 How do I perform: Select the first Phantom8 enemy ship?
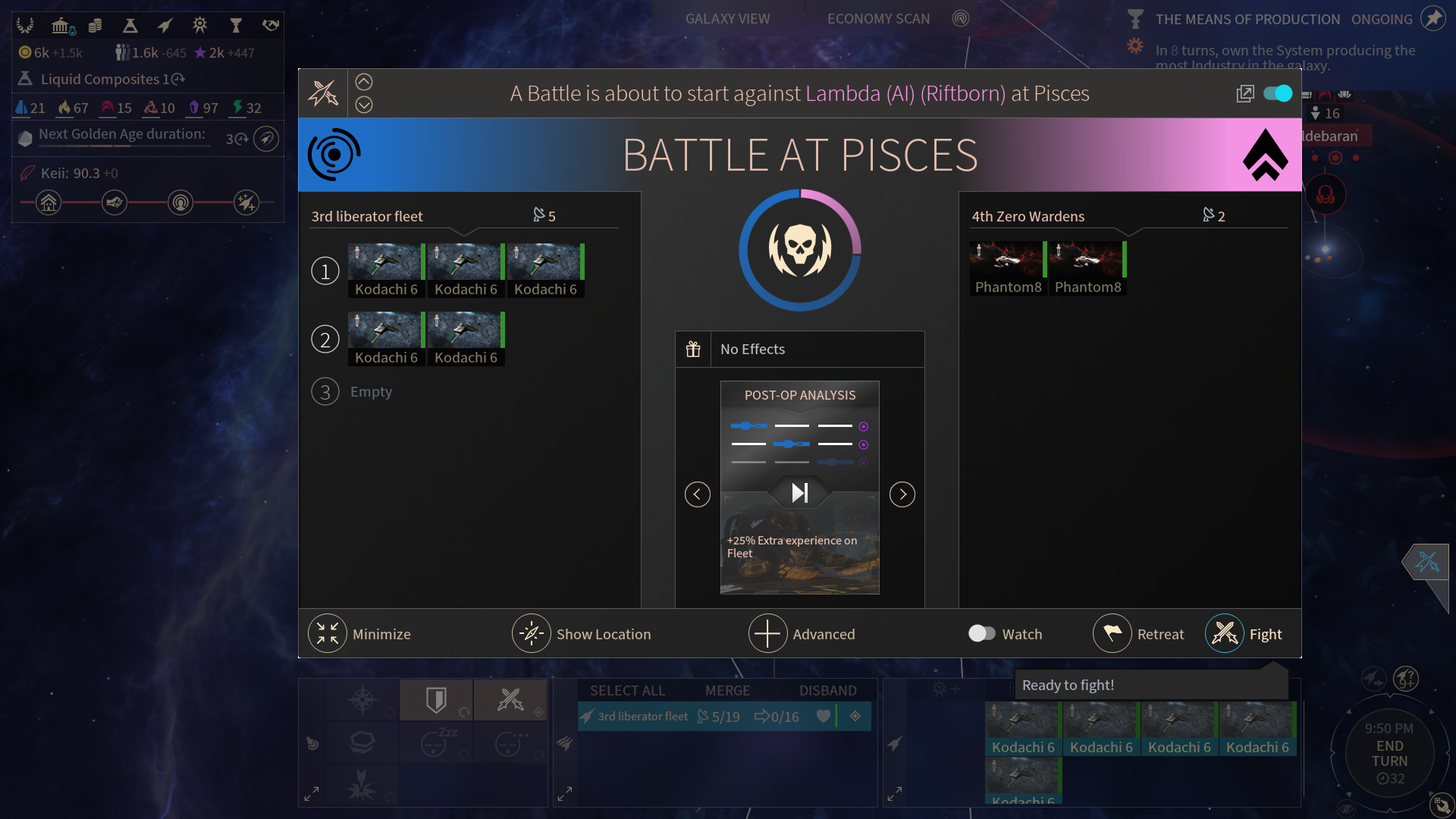pyautogui.click(x=1008, y=268)
